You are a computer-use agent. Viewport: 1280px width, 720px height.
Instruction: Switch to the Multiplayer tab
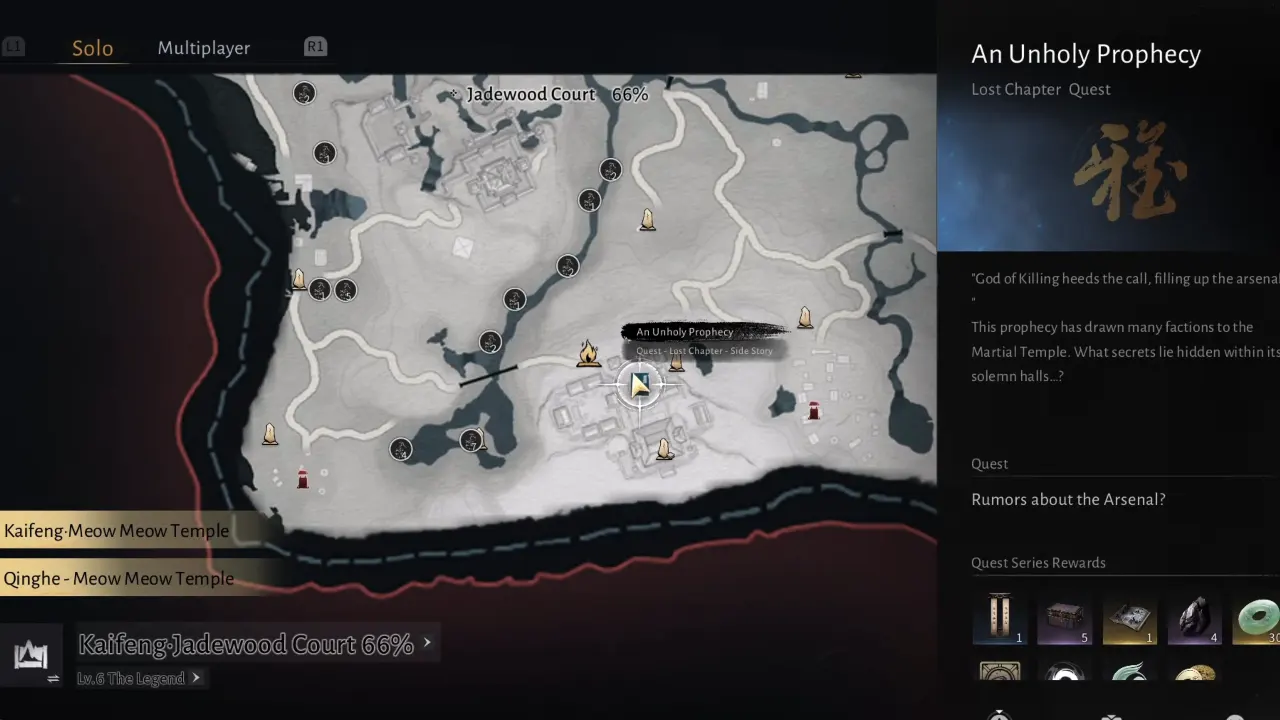point(203,47)
